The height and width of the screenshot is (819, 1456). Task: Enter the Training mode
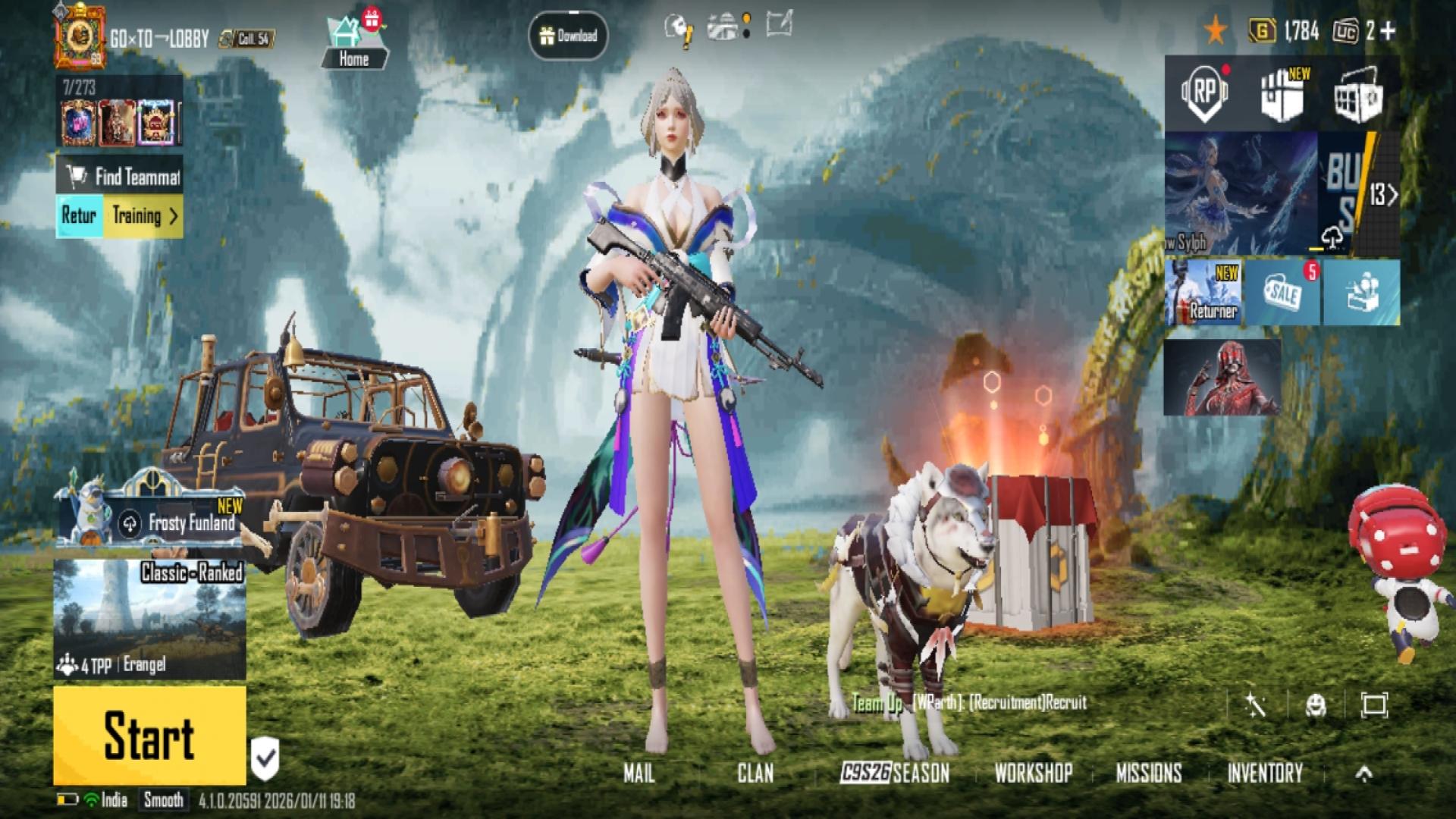(144, 216)
